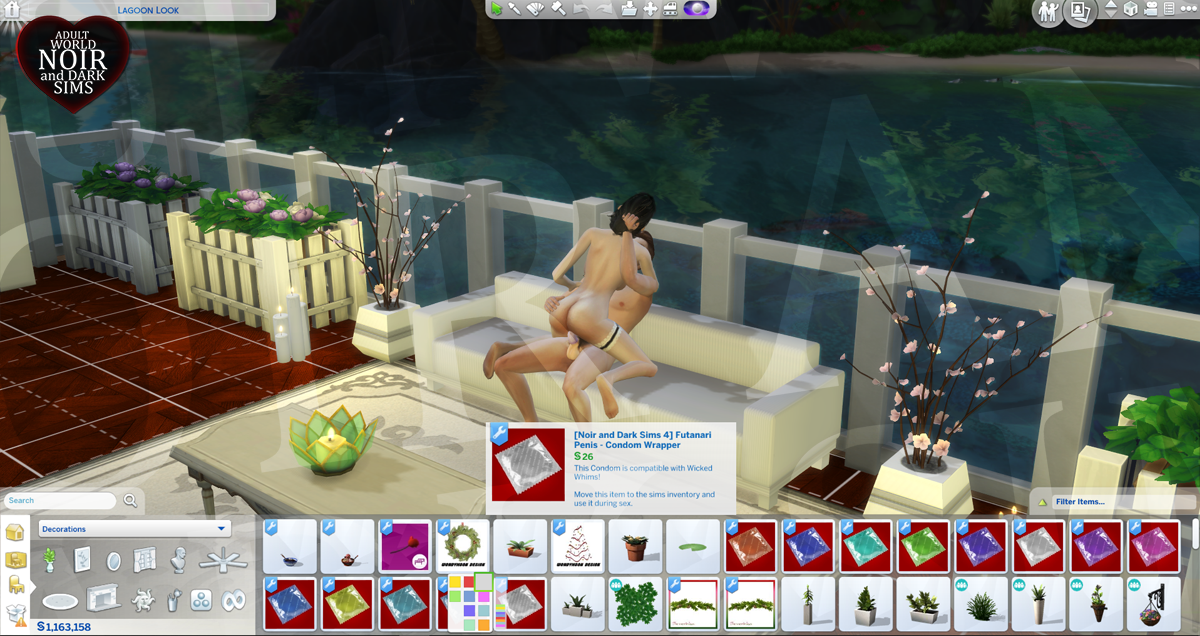Open the sculptures bust subcategory
Image resolution: width=1200 pixels, height=636 pixels.
(x=179, y=560)
